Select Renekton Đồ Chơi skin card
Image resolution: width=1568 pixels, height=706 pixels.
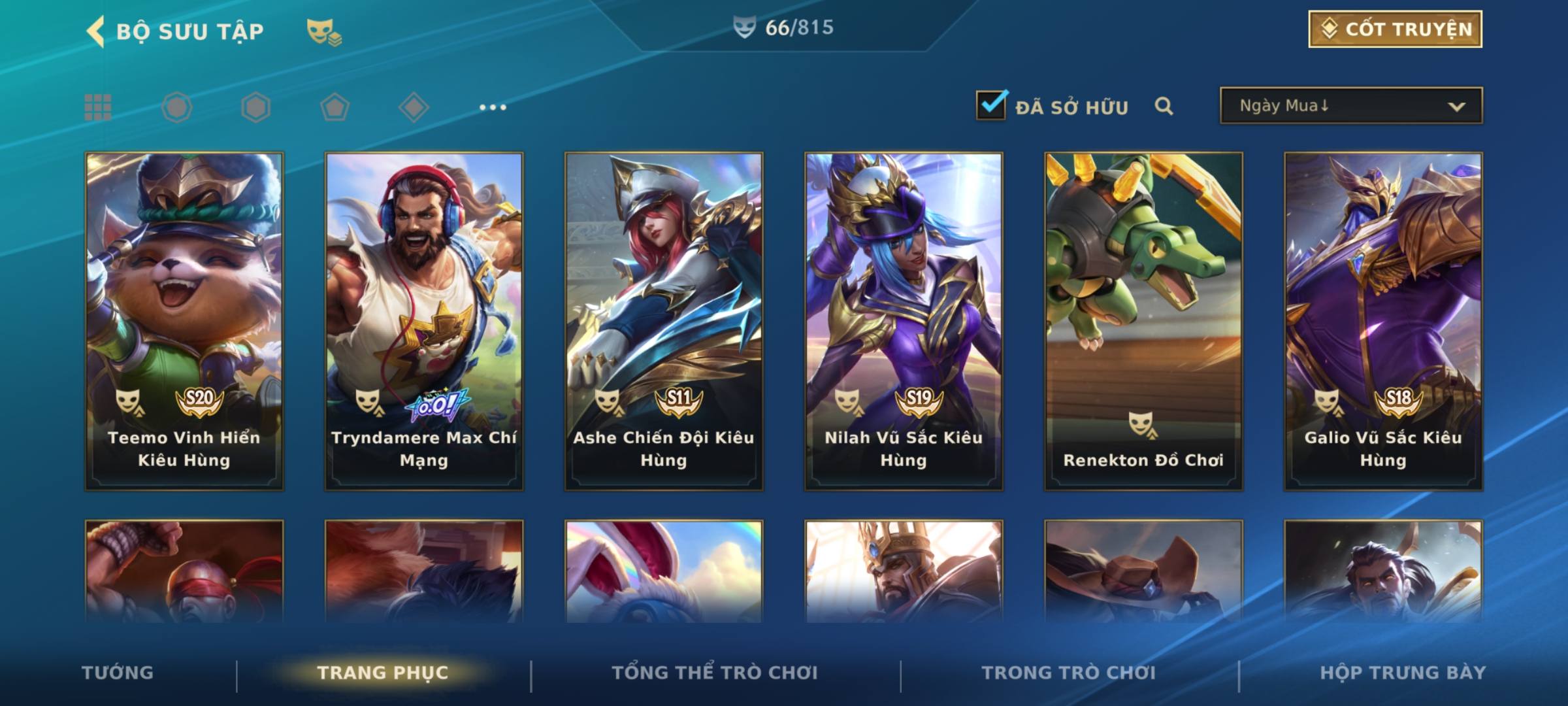point(1143,321)
